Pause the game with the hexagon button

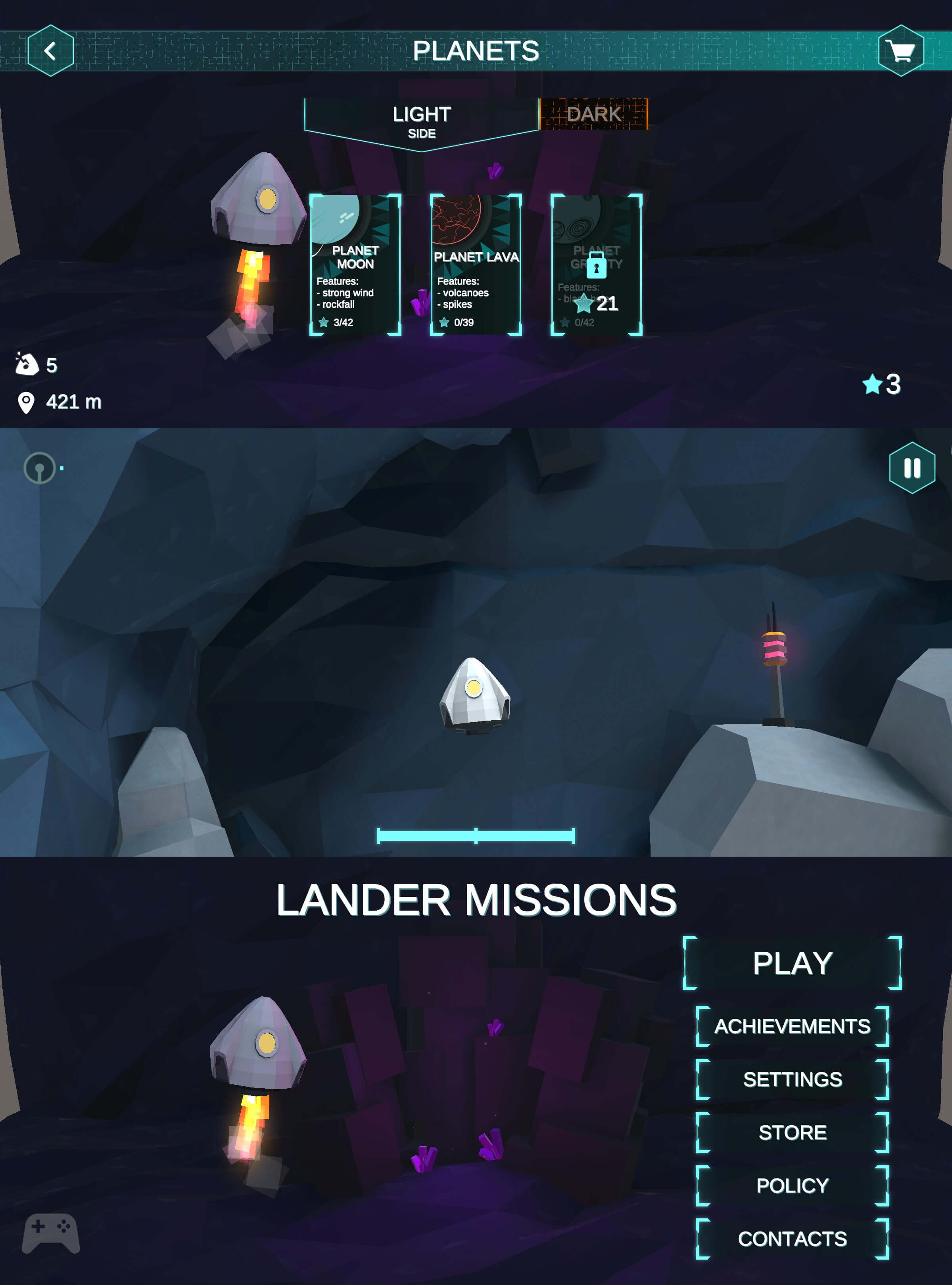[x=912, y=467]
